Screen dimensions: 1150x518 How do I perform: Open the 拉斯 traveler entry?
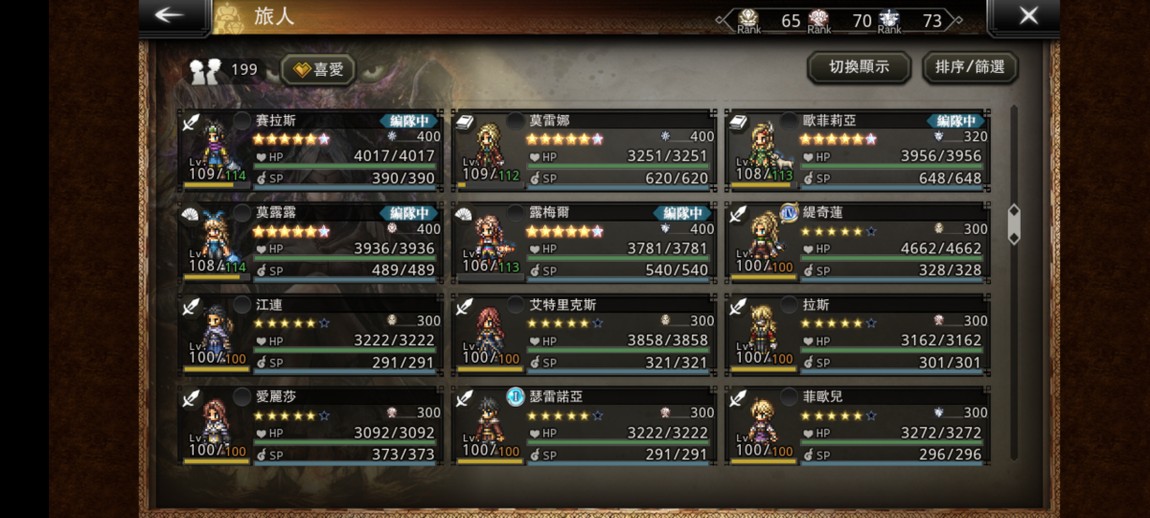pos(857,334)
